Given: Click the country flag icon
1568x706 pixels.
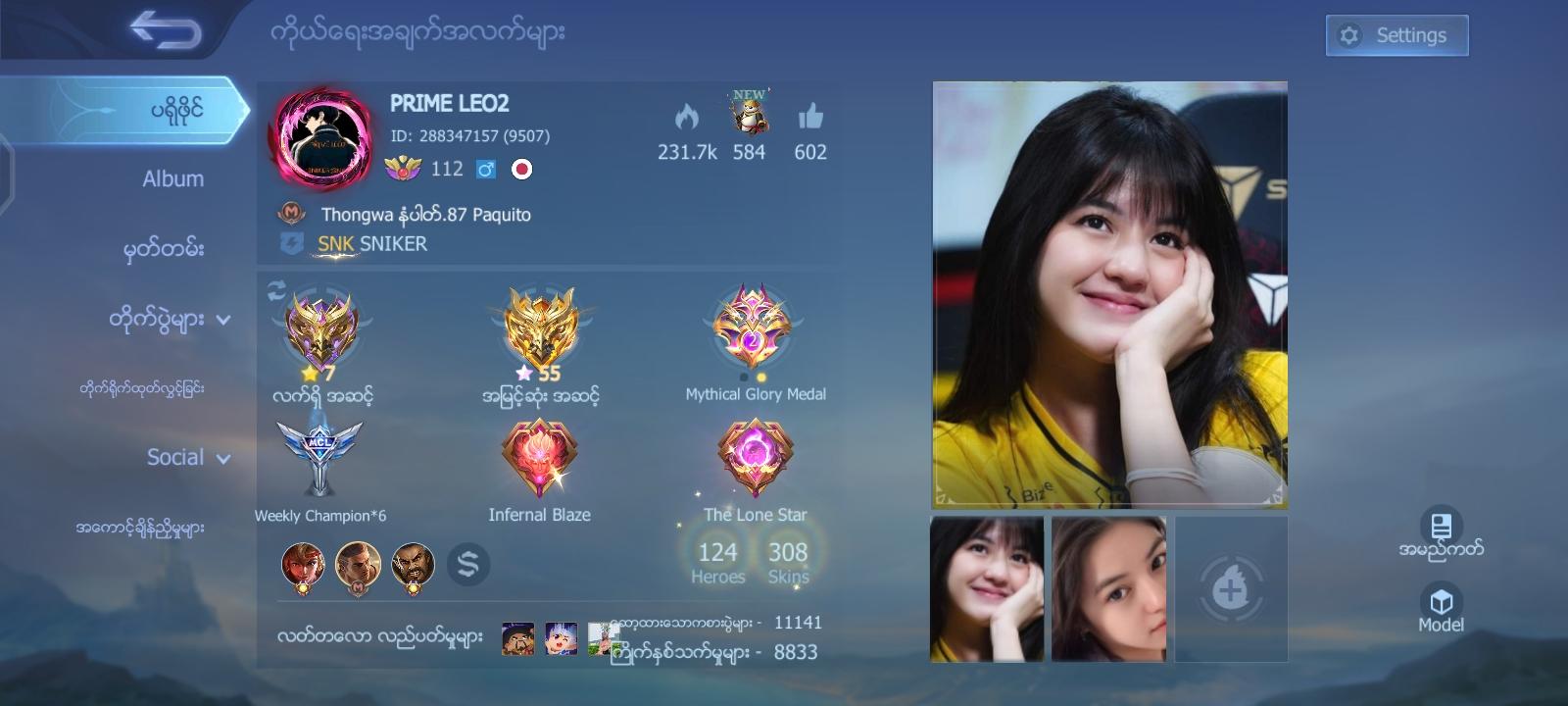Looking at the screenshot, I should (x=522, y=169).
